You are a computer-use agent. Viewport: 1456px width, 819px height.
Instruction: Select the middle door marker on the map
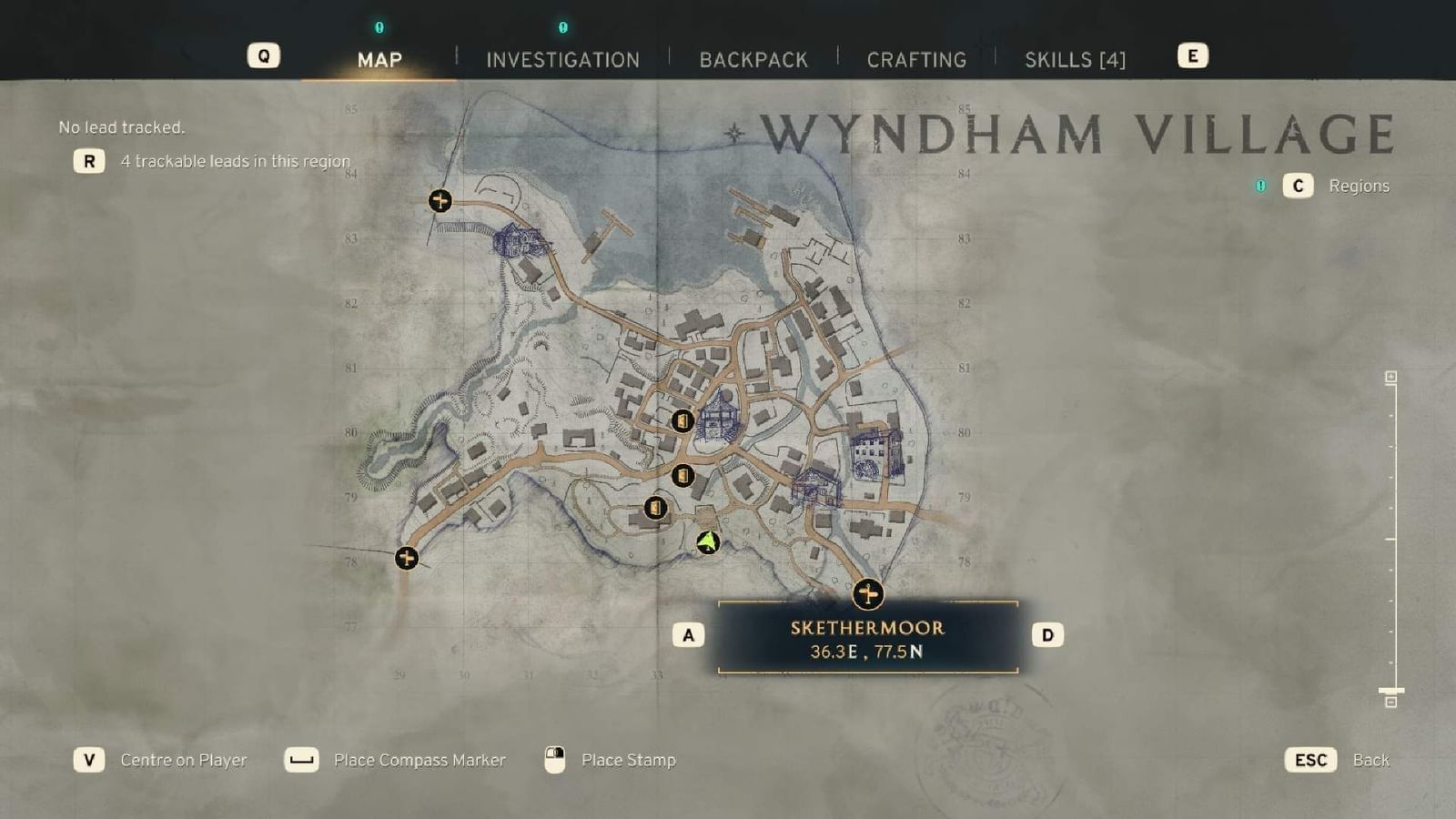click(683, 475)
